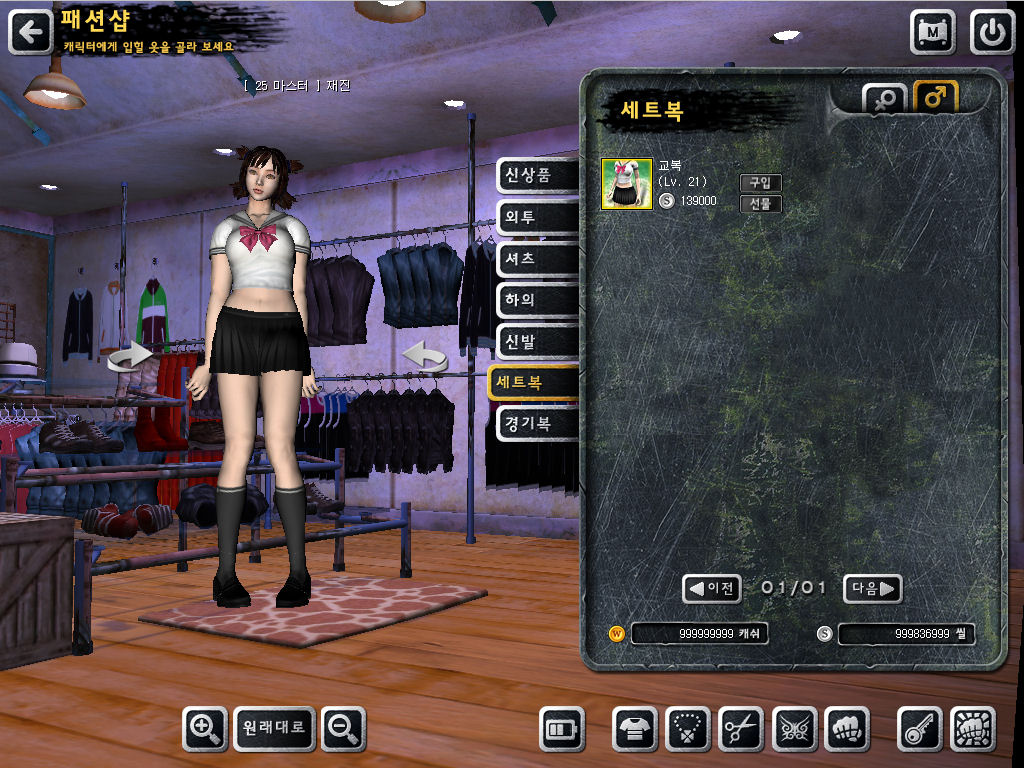The height and width of the screenshot is (768, 1024).
Task: Buy the uniform with 구입 button
Action: [x=760, y=183]
